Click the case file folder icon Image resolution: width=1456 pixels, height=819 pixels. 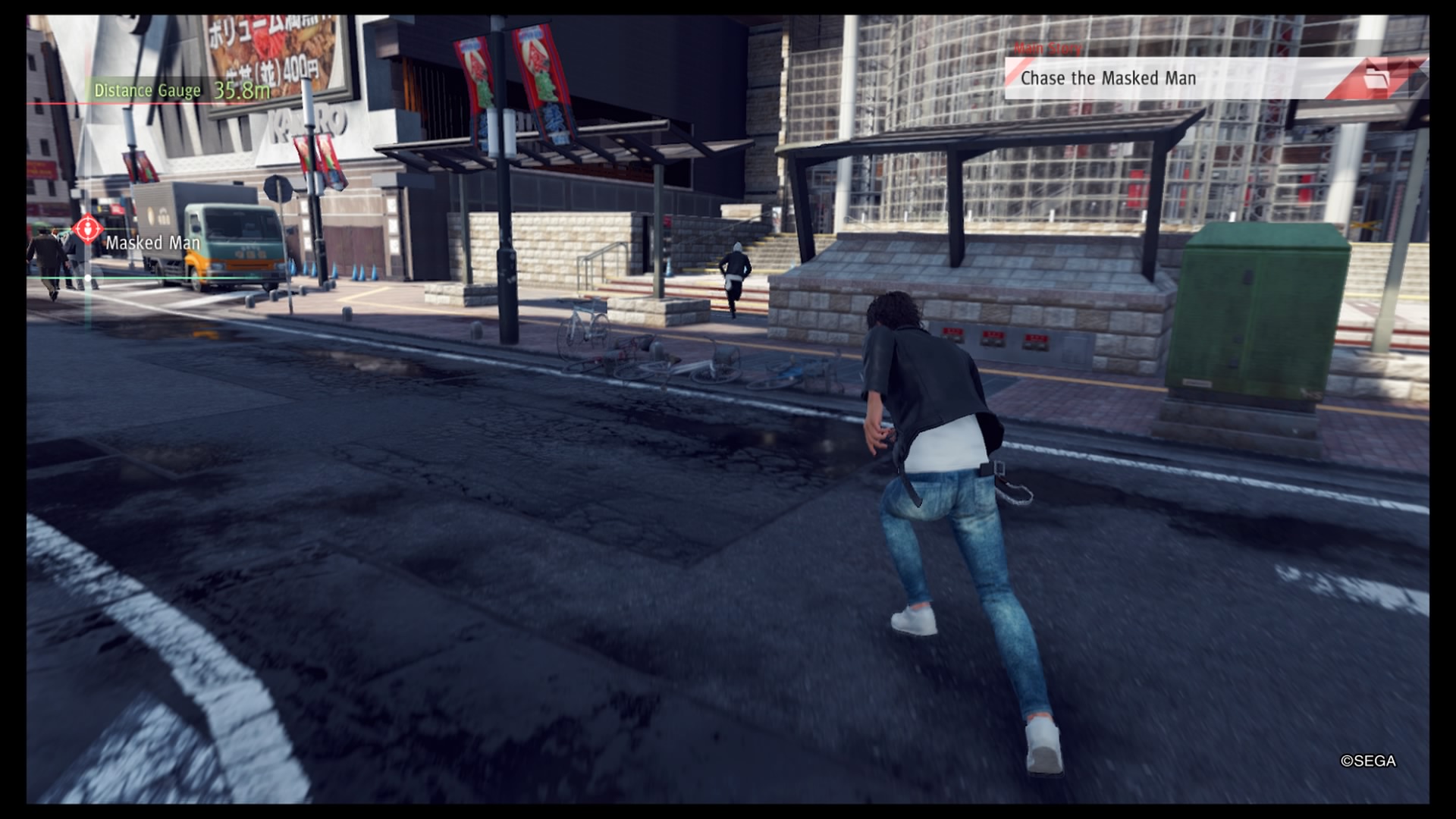pyautogui.click(x=1375, y=78)
